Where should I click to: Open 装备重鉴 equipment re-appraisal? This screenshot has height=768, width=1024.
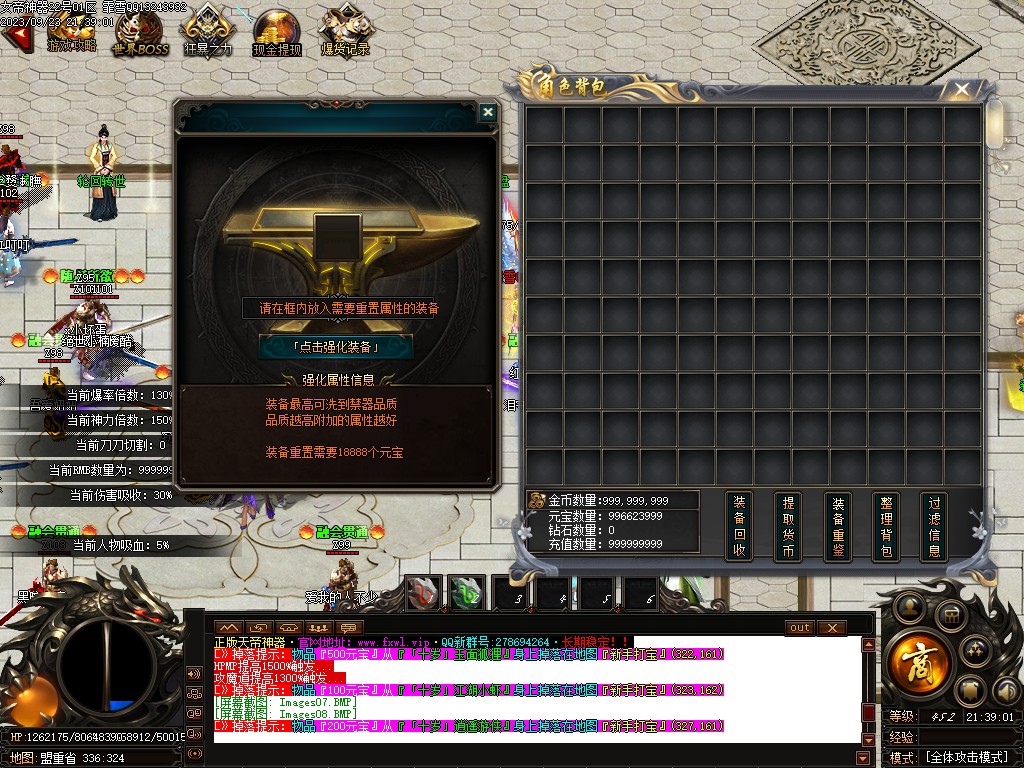tap(838, 526)
